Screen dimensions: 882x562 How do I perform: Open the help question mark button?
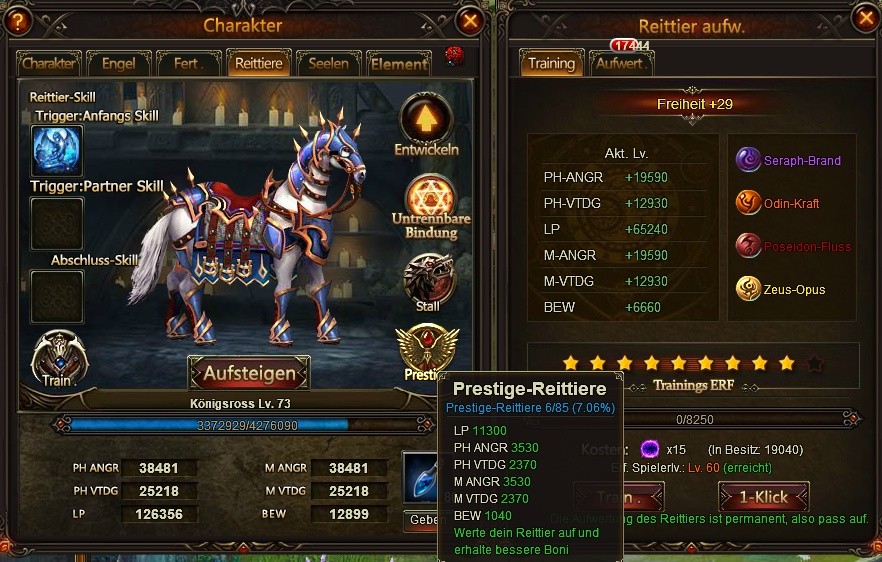coord(16,21)
